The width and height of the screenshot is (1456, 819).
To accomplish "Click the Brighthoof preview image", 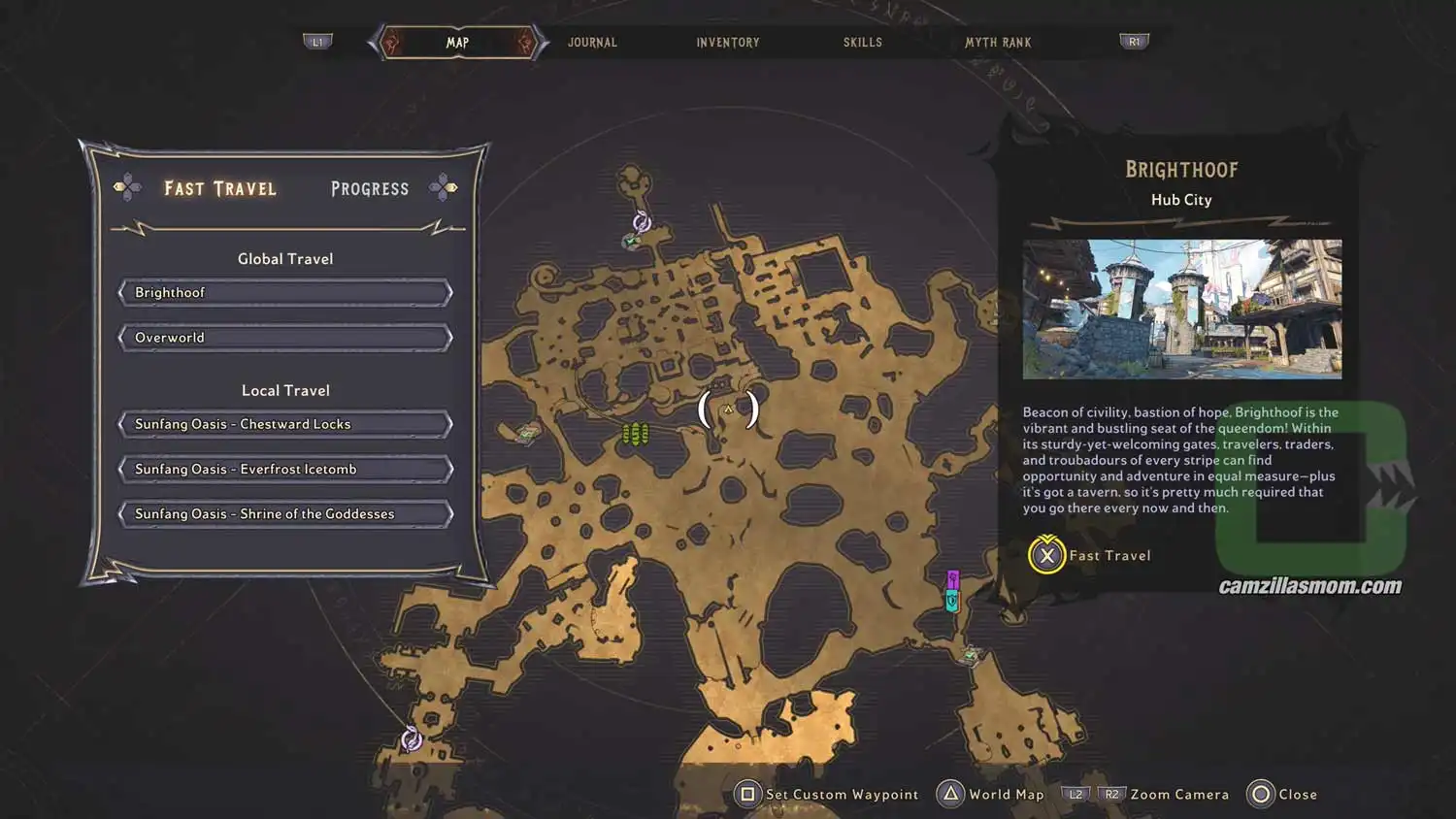I will [1180, 310].
